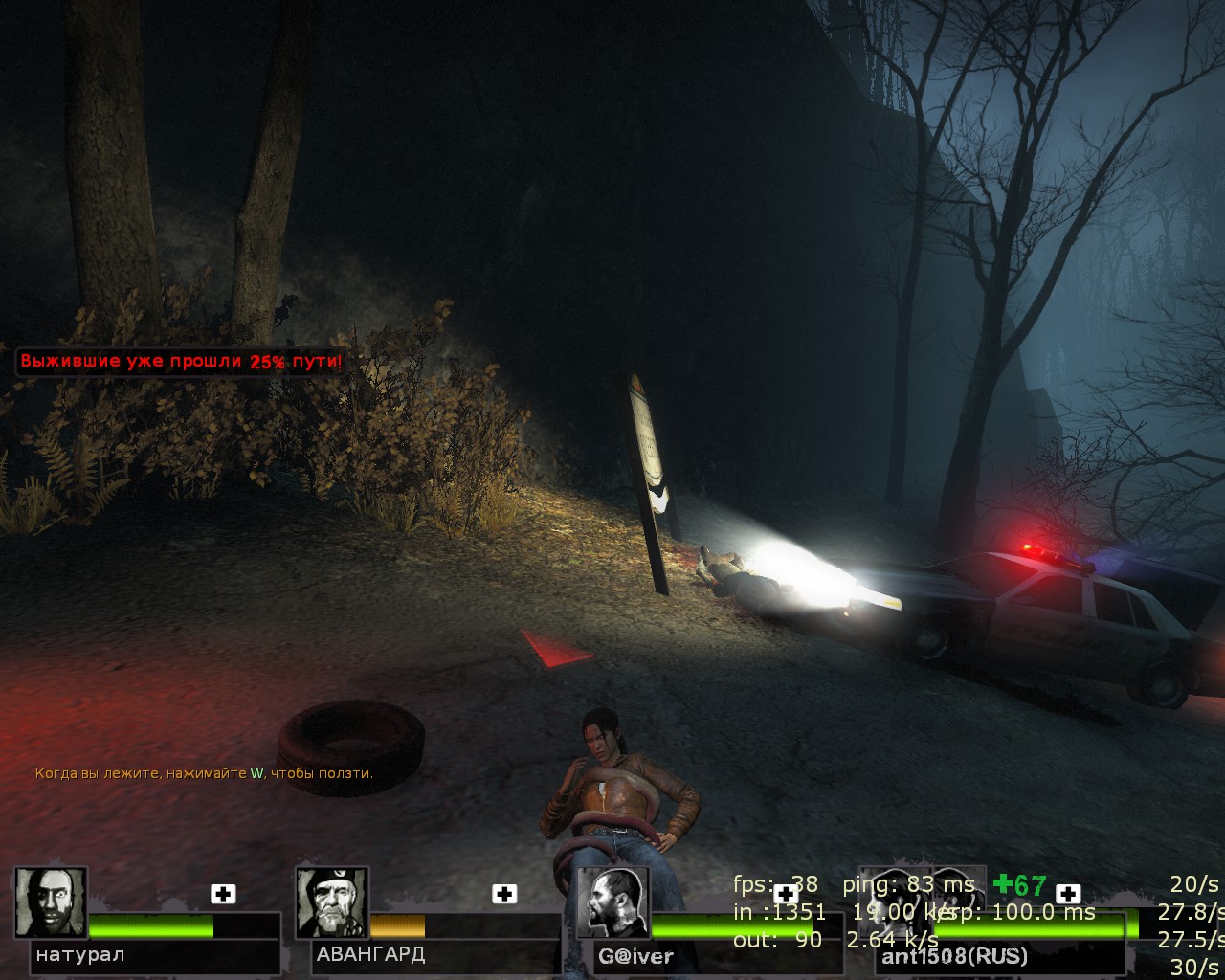
Task: Select the G@iver player portrait
Action: [613, 904]
